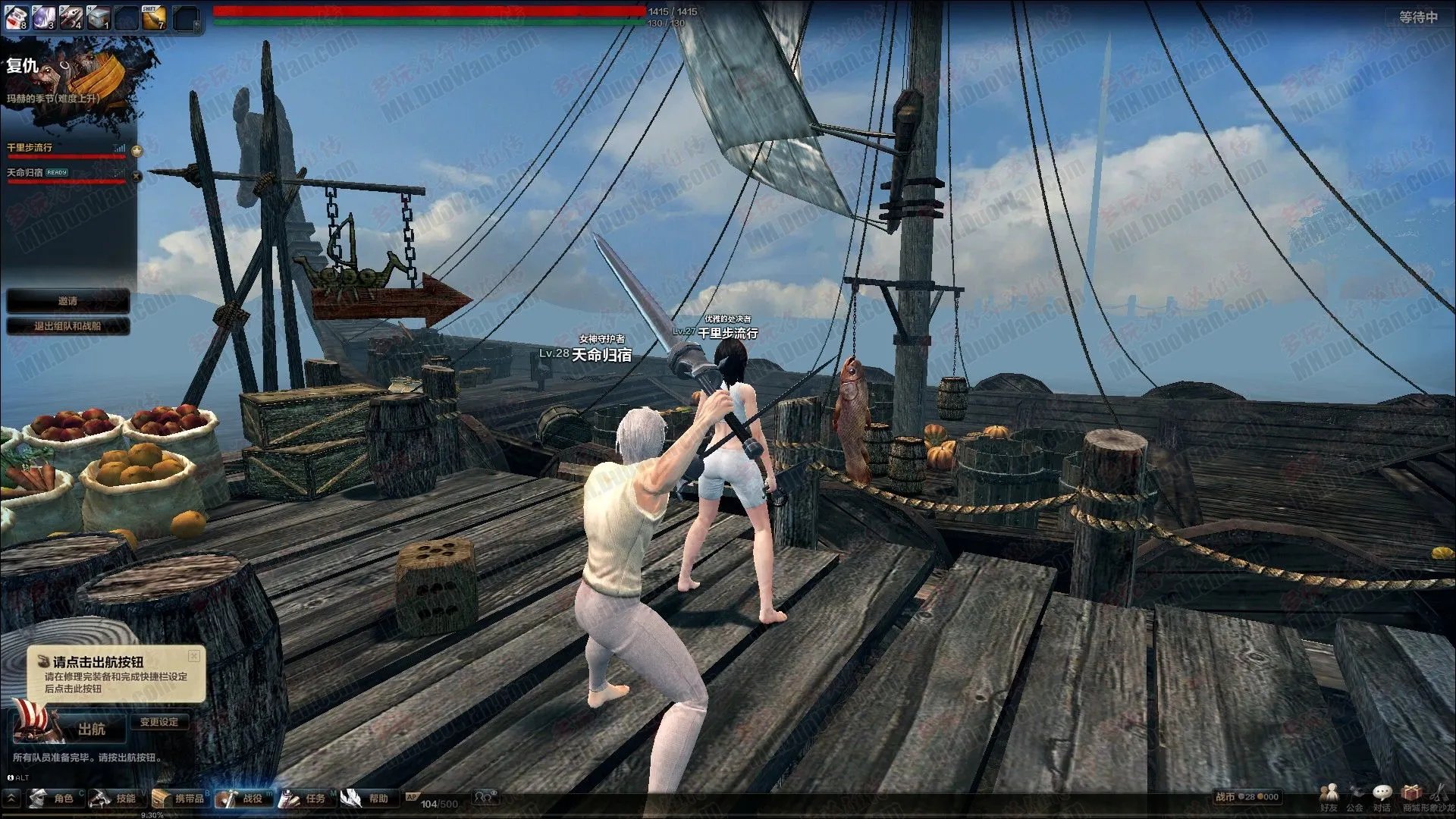The height and width of the screenshot is (819, 1456).
Task: Open the 对话 chat bubble icon
Action: click(x=1382, y=796)
